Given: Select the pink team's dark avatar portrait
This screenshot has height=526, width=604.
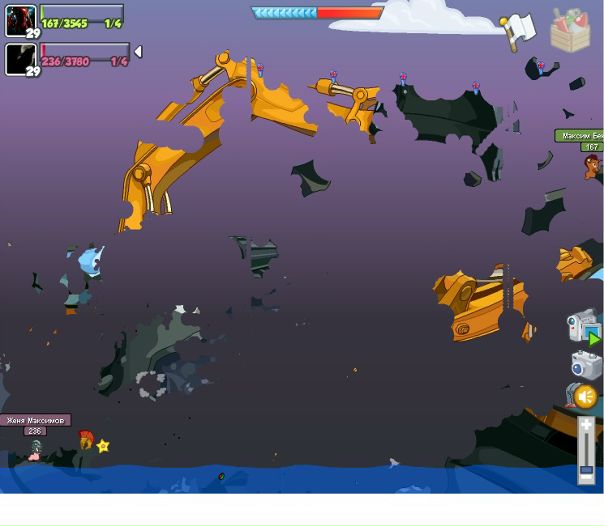Looking at the screenshot, I should pos(20,59).
